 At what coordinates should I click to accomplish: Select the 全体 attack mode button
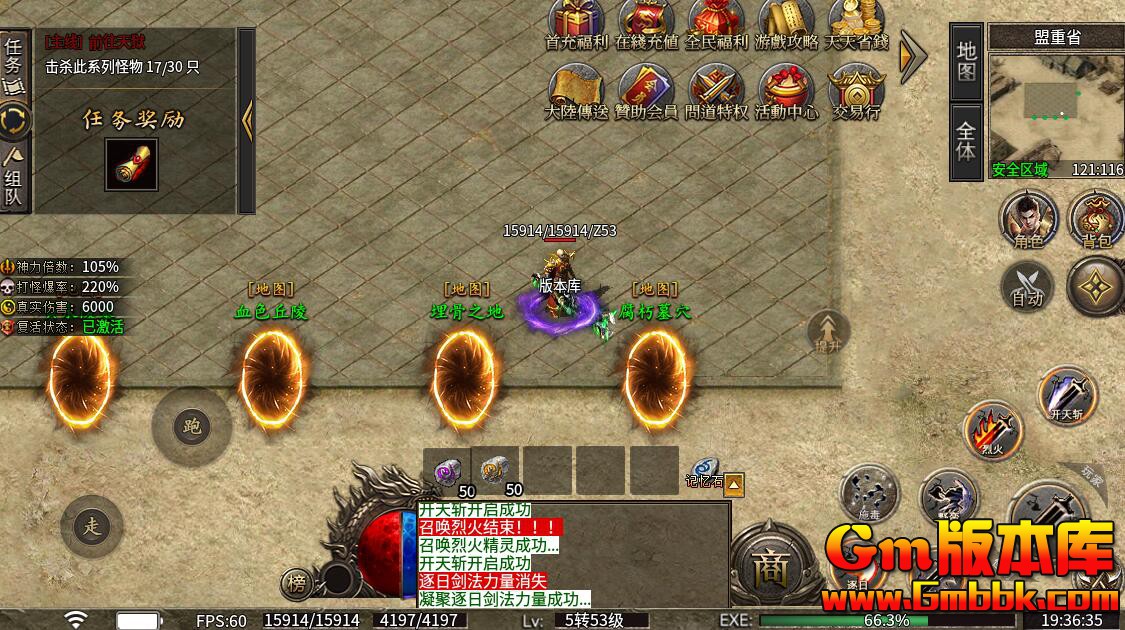(966, 142)
